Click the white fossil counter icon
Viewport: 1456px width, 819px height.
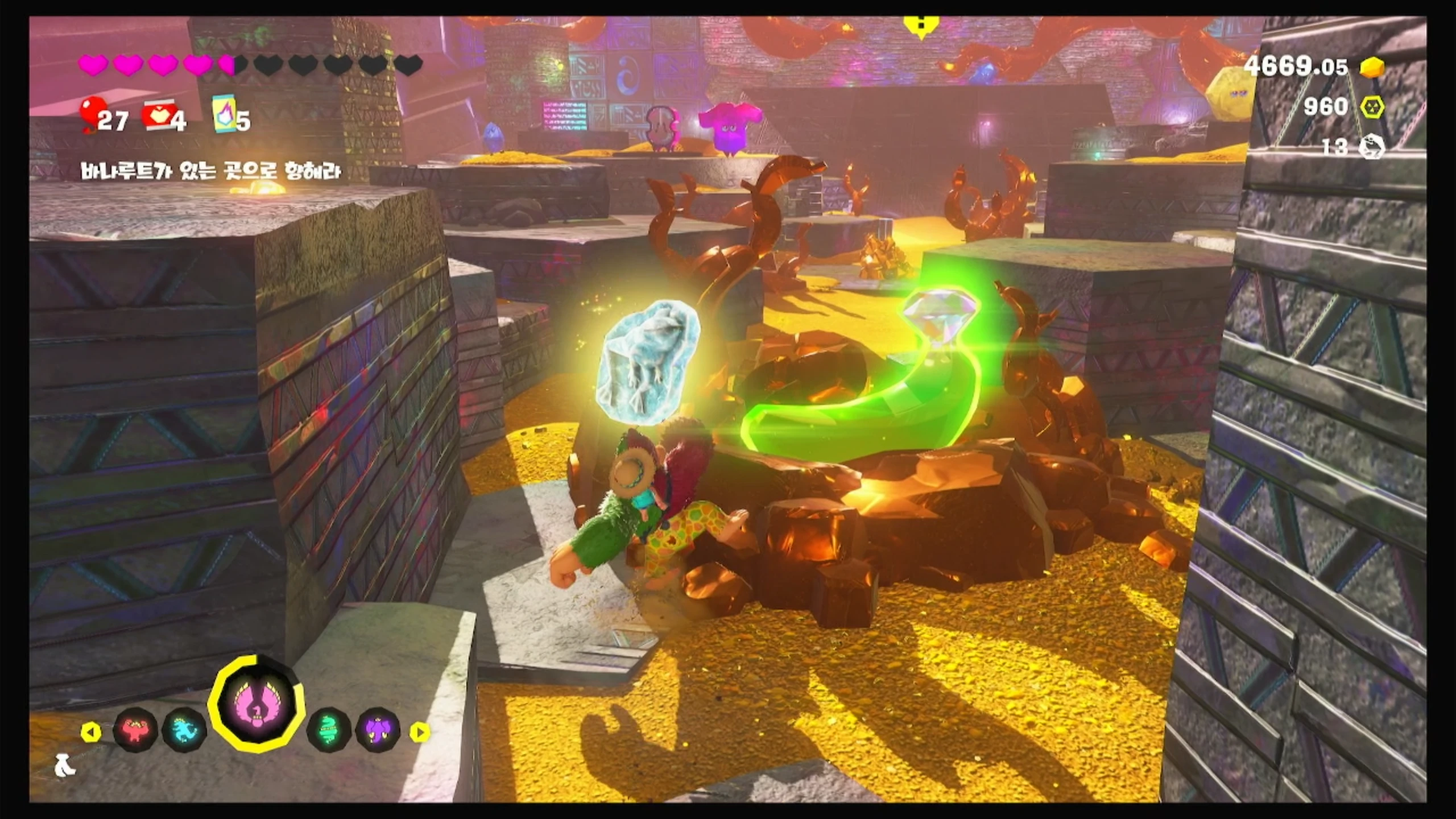point(1371,147)
